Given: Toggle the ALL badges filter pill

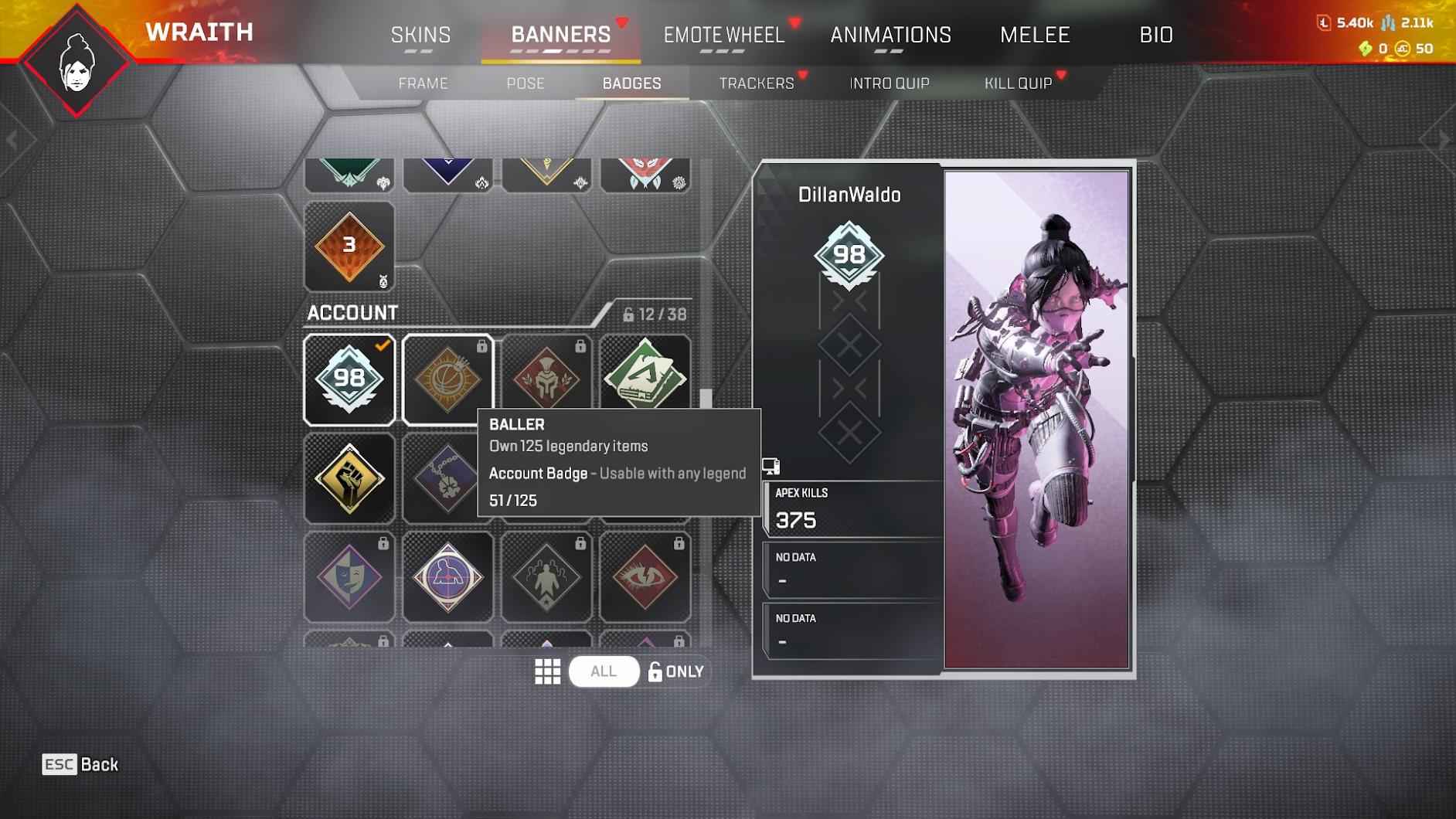Looking at the screenshot, I should click(603, 671).
